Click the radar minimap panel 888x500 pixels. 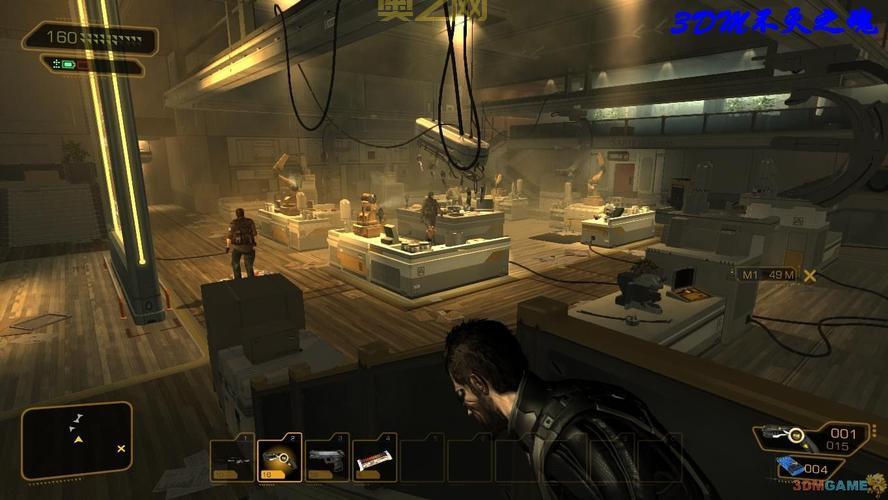point(78,440)
